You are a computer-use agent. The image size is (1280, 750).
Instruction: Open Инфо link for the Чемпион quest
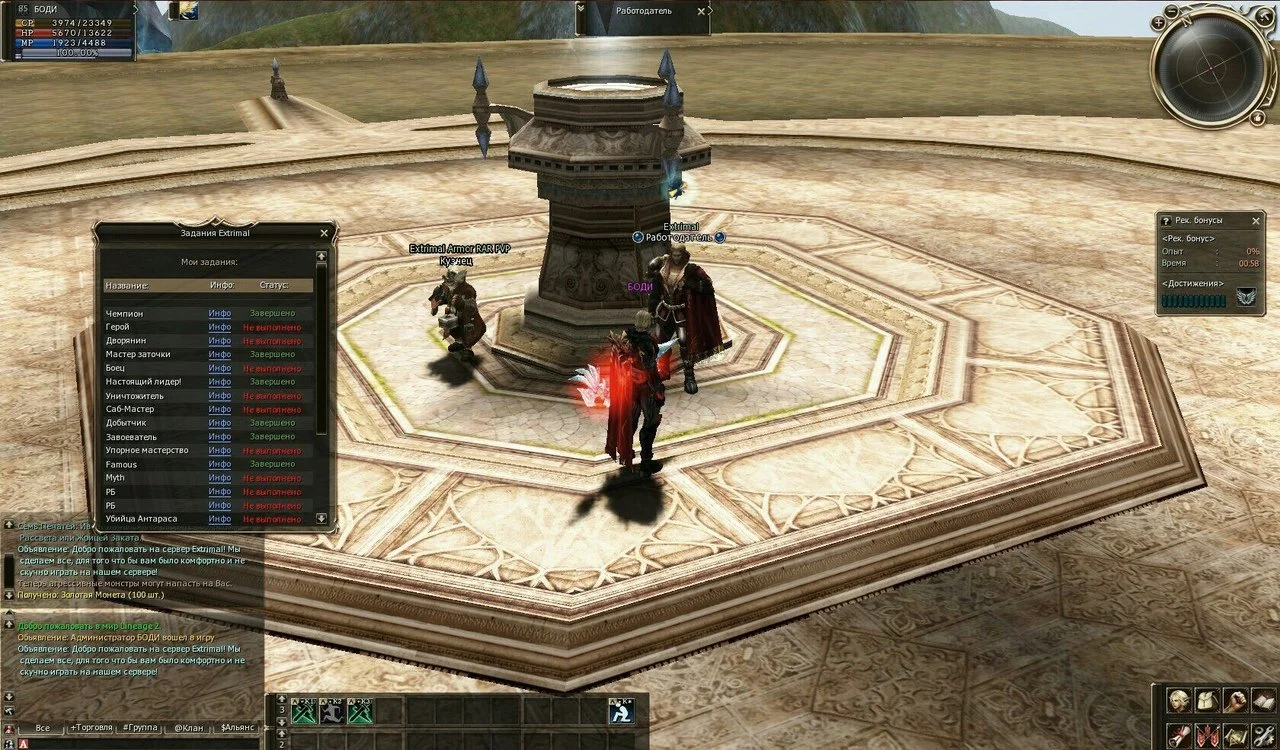220,313
